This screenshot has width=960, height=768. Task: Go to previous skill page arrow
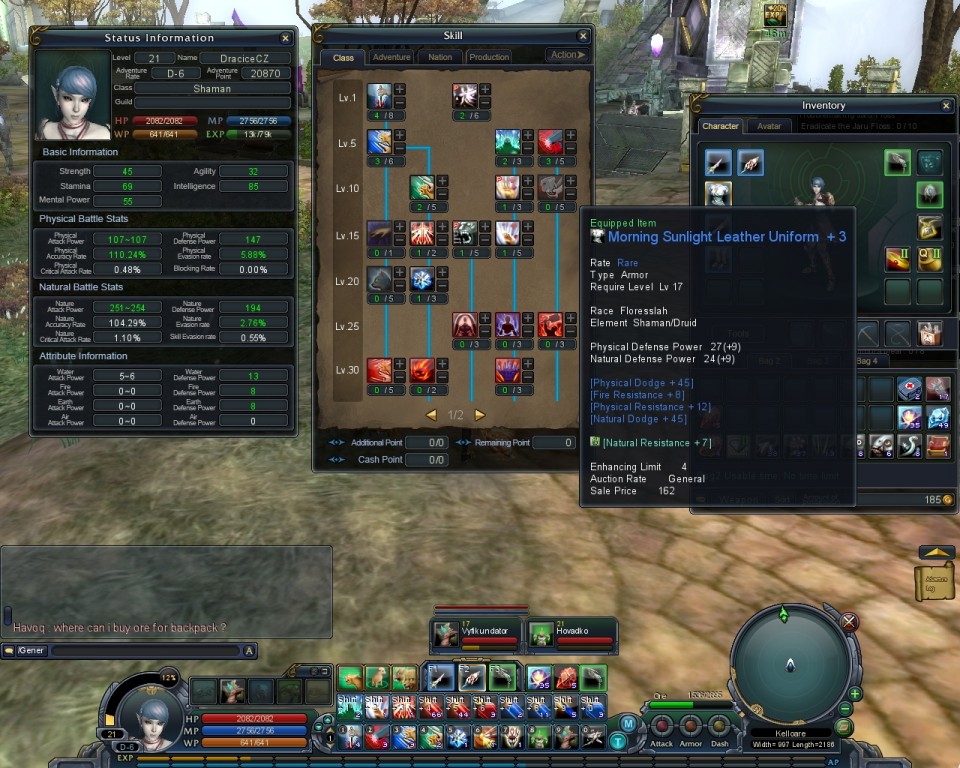[431, 415]
